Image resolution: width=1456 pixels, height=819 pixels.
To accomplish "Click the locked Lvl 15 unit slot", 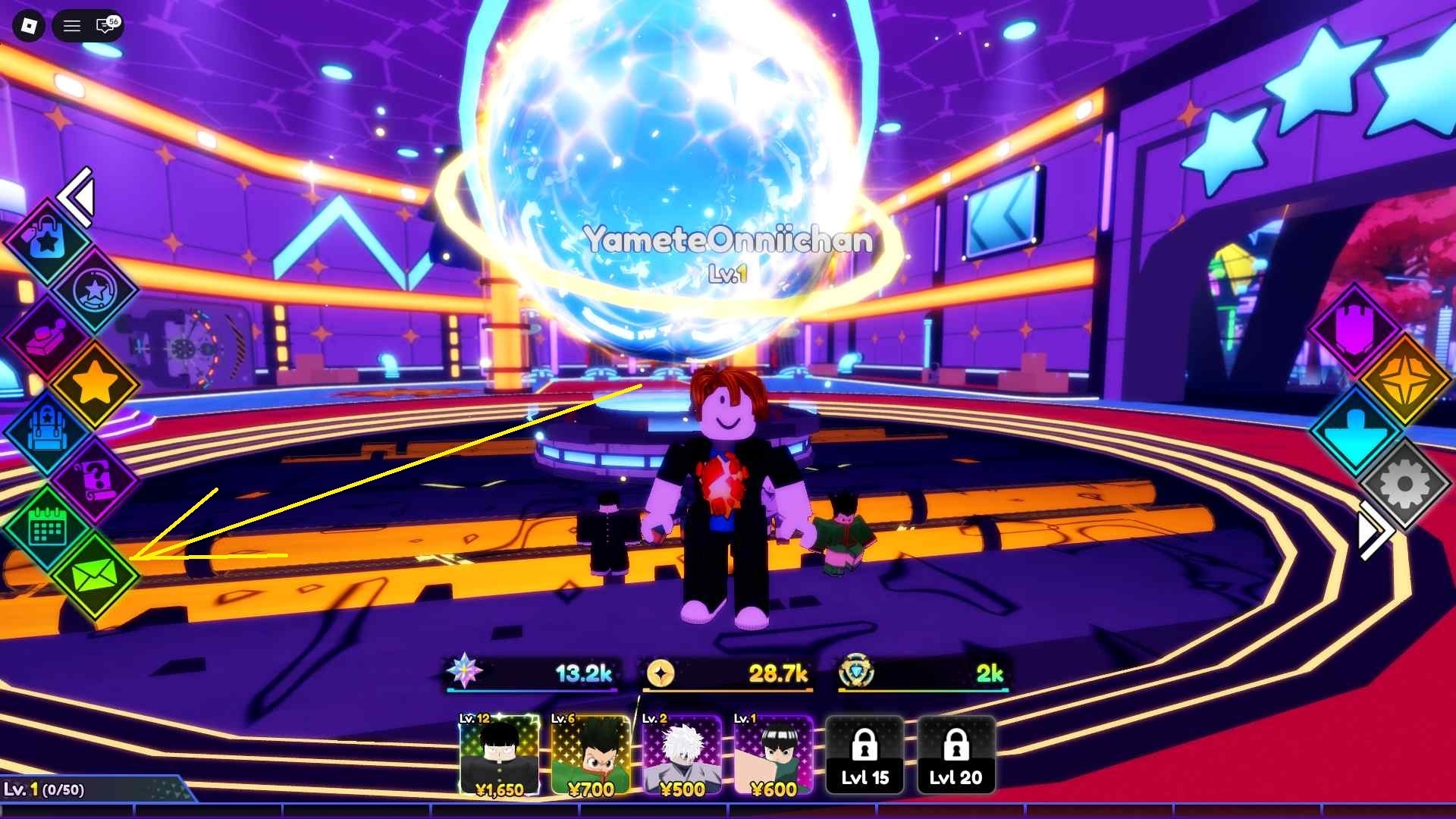I will tap(864, 755).
